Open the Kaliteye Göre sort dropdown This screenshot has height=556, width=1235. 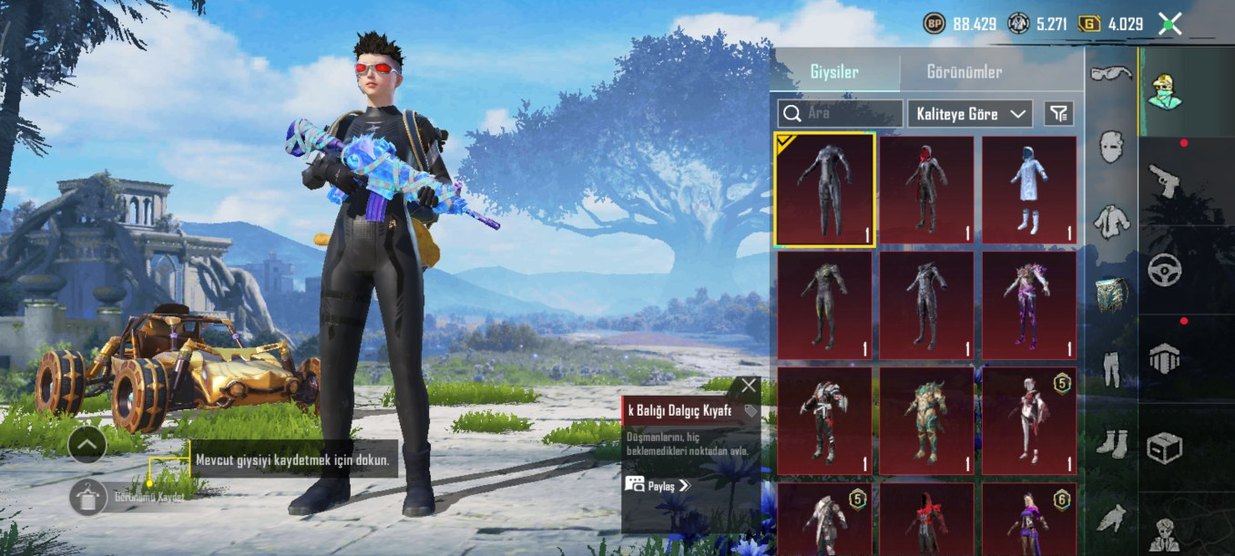pyautogui.click(x=970, y=113)
